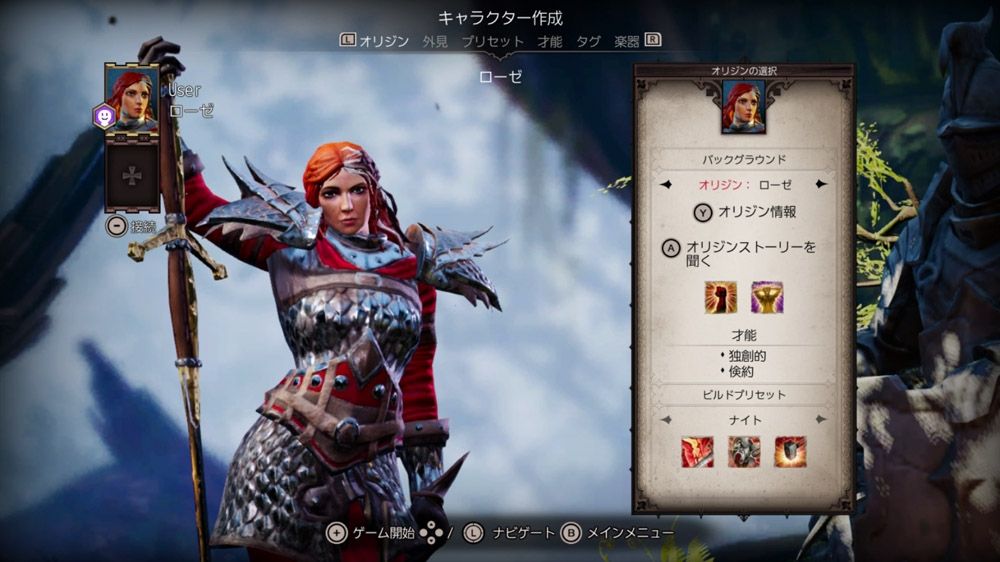Image resolution: width=1000 pixels, height=562 pixels.
Task: Cycle to previous build preset before ナイト
Action: [667, 419]
